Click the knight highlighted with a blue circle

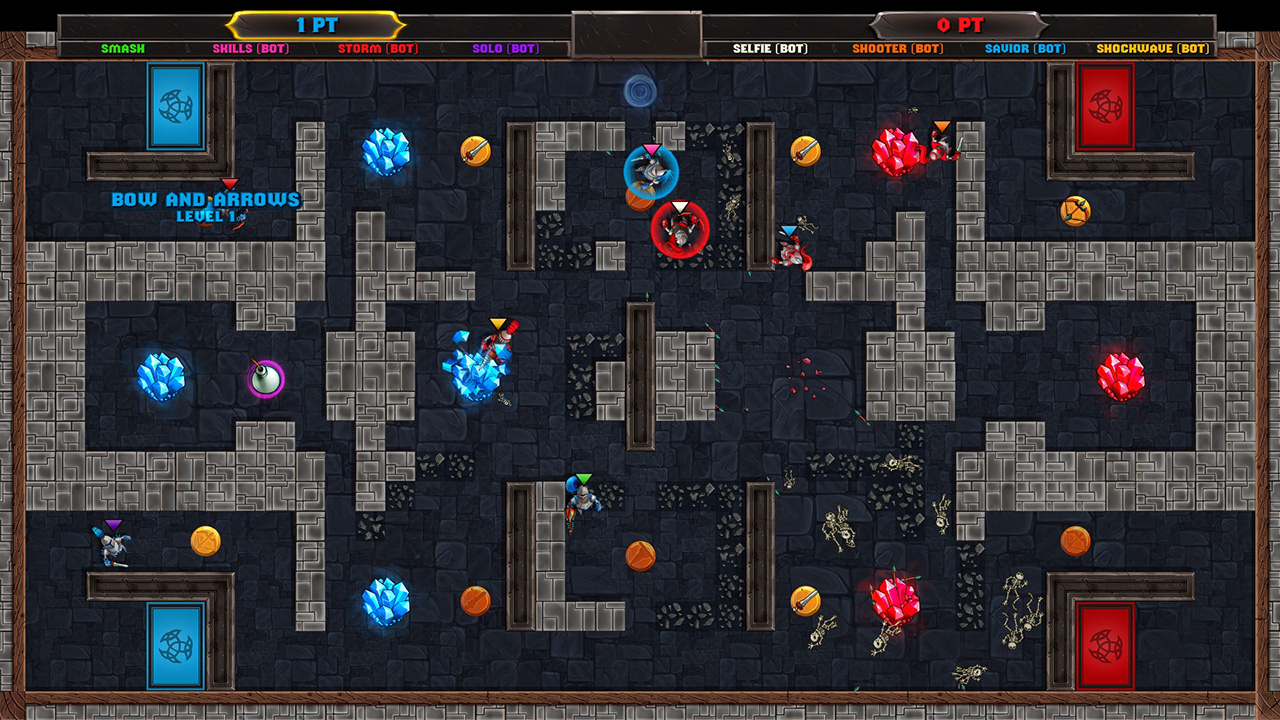click(651, 170)
